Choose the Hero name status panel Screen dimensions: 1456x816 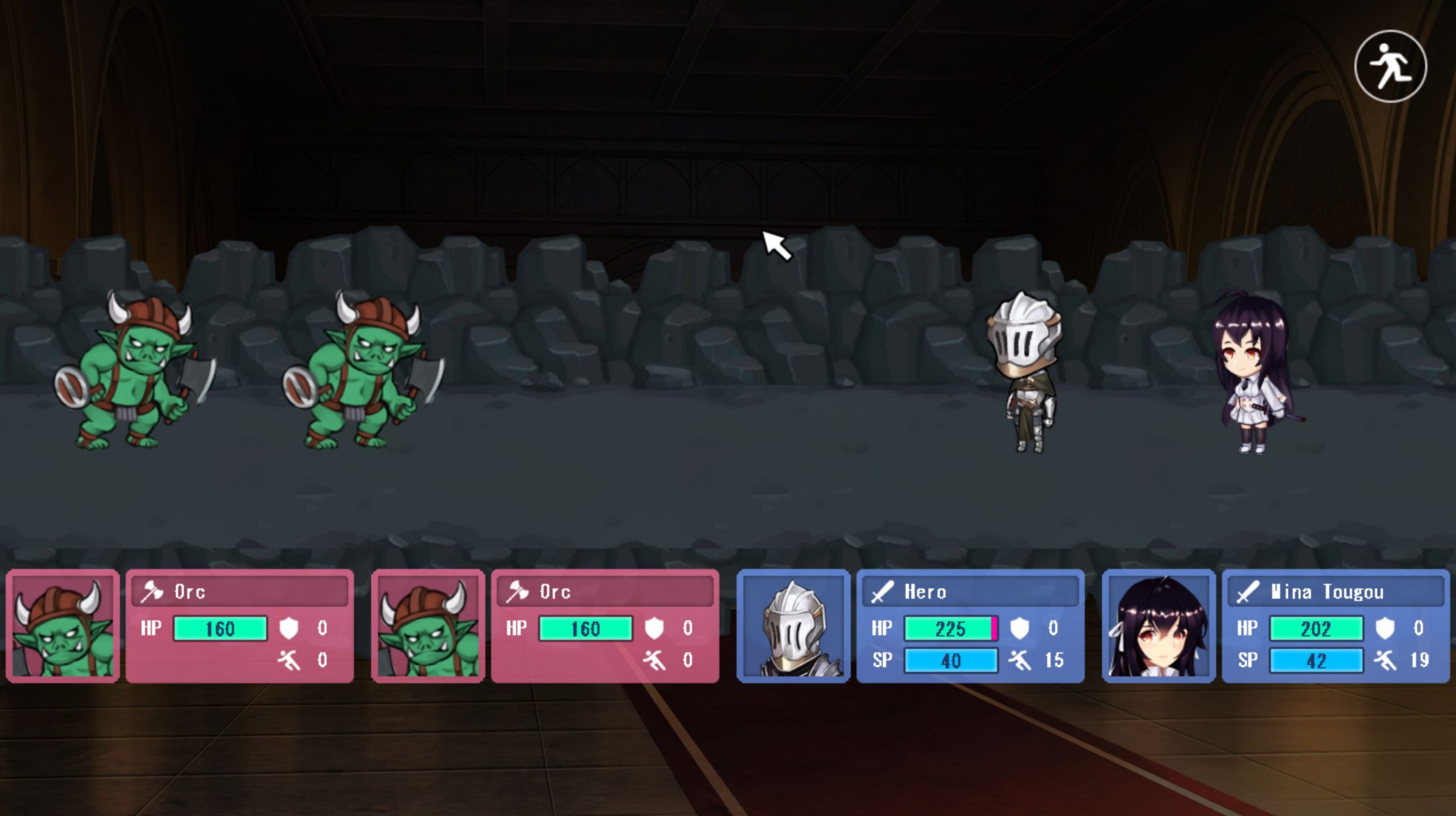click(970, 592)
